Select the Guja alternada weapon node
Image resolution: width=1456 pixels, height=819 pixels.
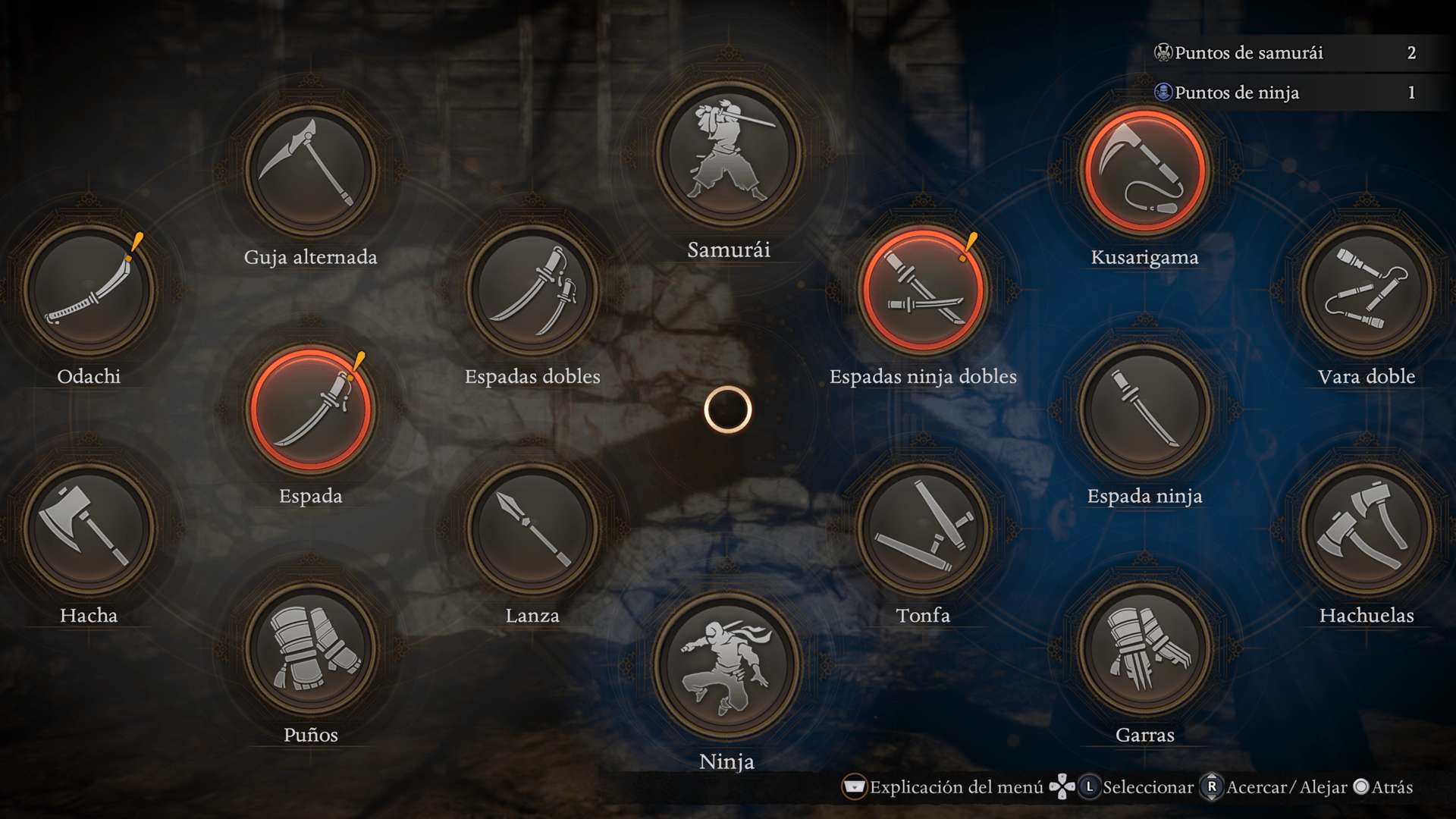(x=311, y=170)
